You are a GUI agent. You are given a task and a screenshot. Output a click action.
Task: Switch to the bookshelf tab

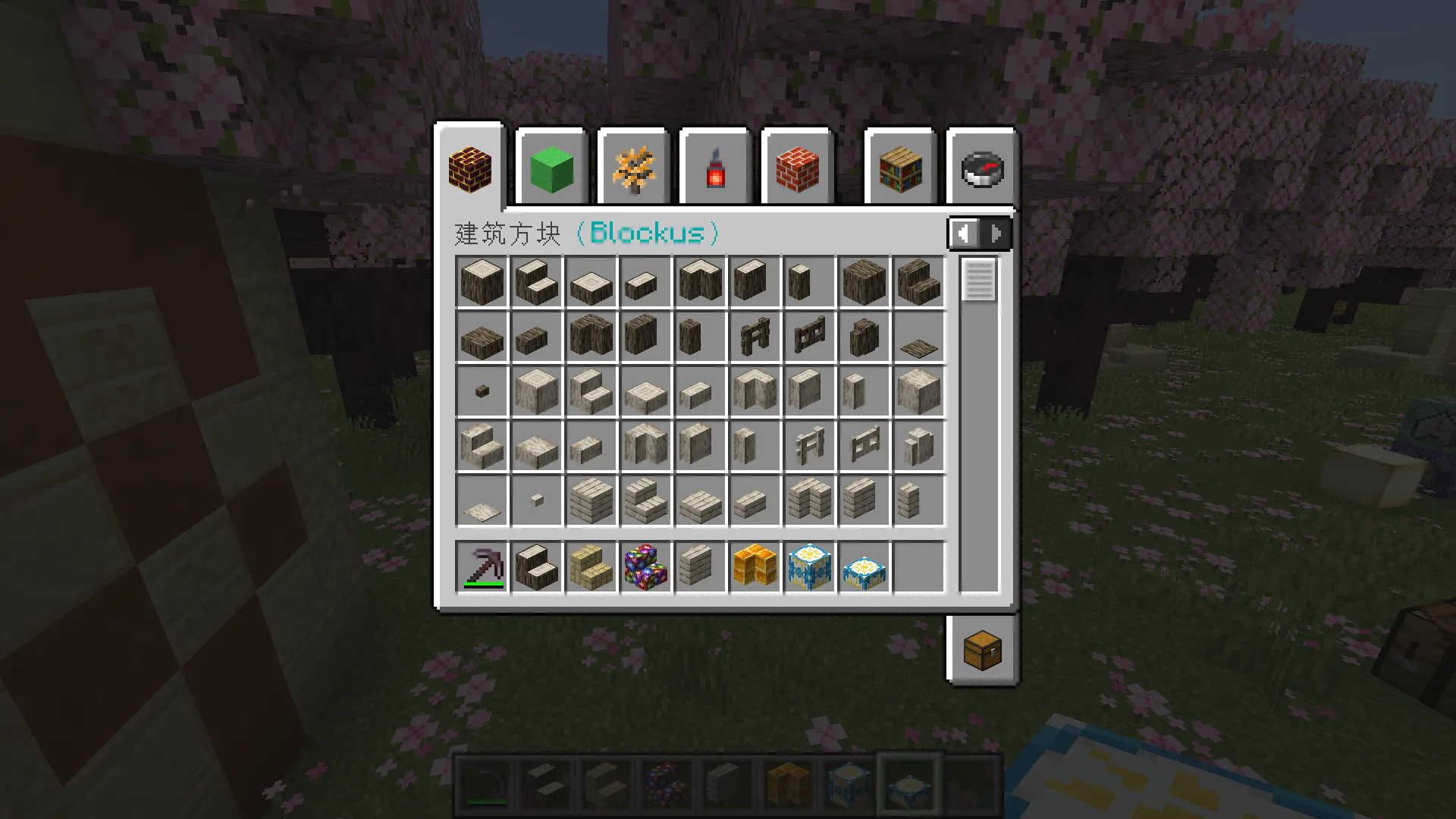tap(900, 169)
